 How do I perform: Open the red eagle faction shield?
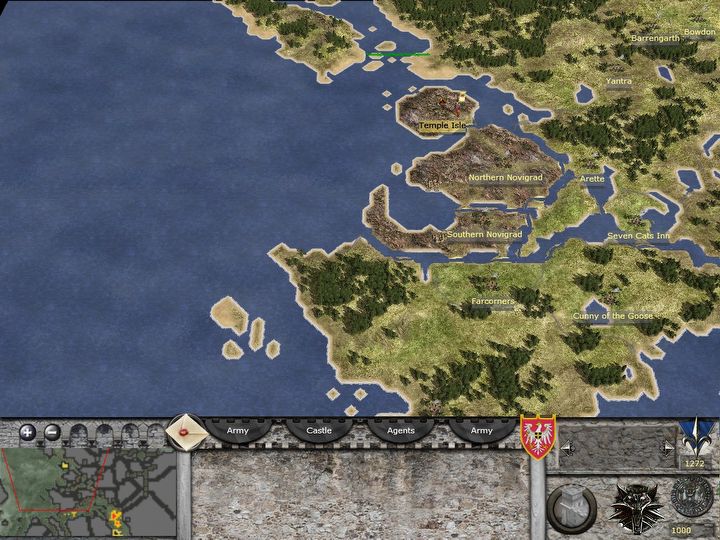538,438
